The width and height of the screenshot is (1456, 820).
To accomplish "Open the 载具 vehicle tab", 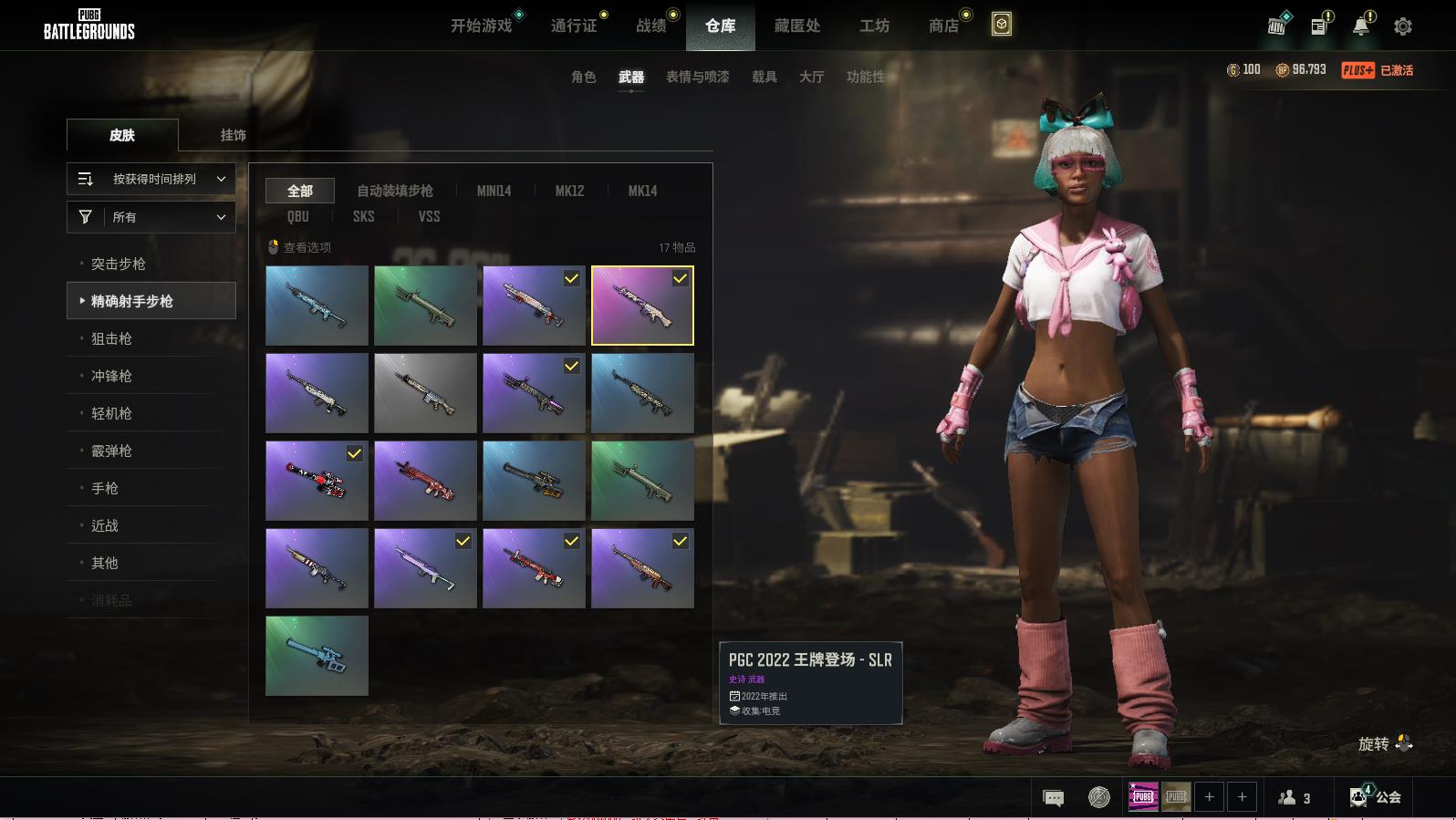I will tap(764, 77).
